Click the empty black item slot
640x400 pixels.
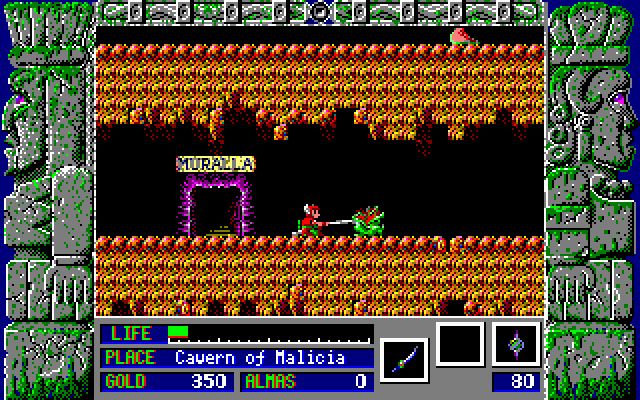460,345
